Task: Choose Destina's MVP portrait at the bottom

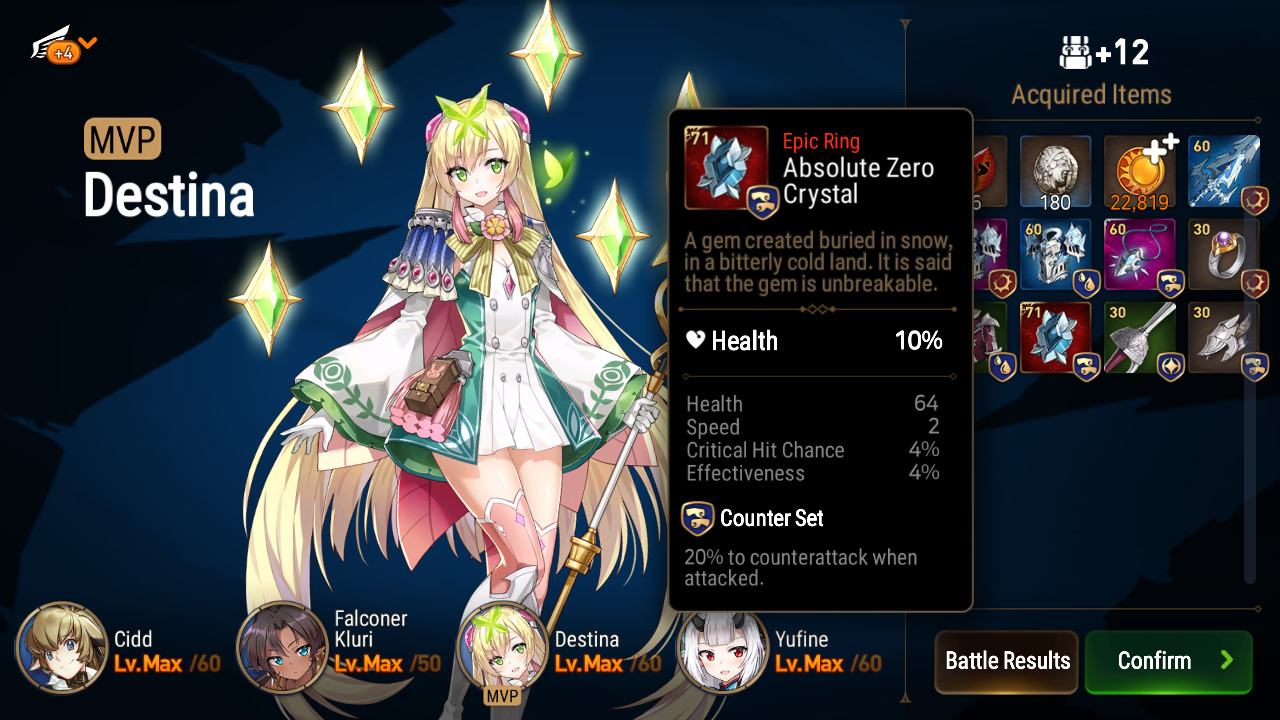Action: 502,648
